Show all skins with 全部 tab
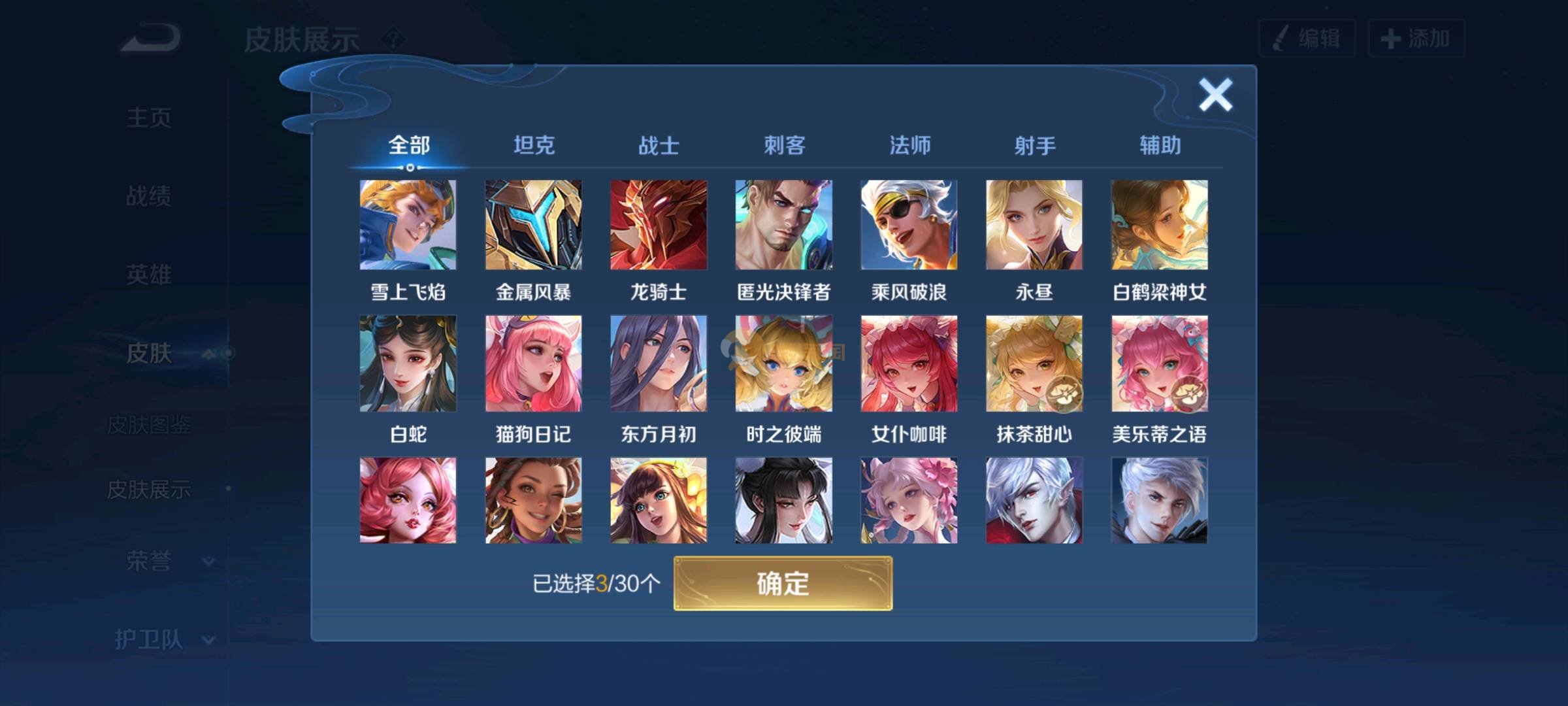This screenshot has height=706, width=1568. coord(409,145)
